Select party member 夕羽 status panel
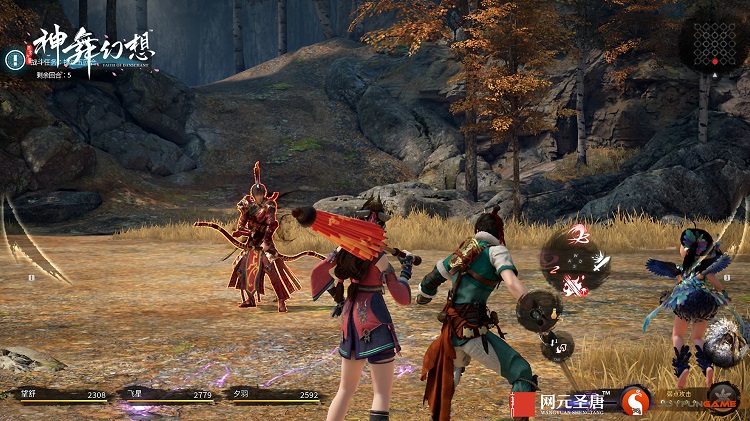The width and height of the screenshot is (750, 421). click(271, 395)
